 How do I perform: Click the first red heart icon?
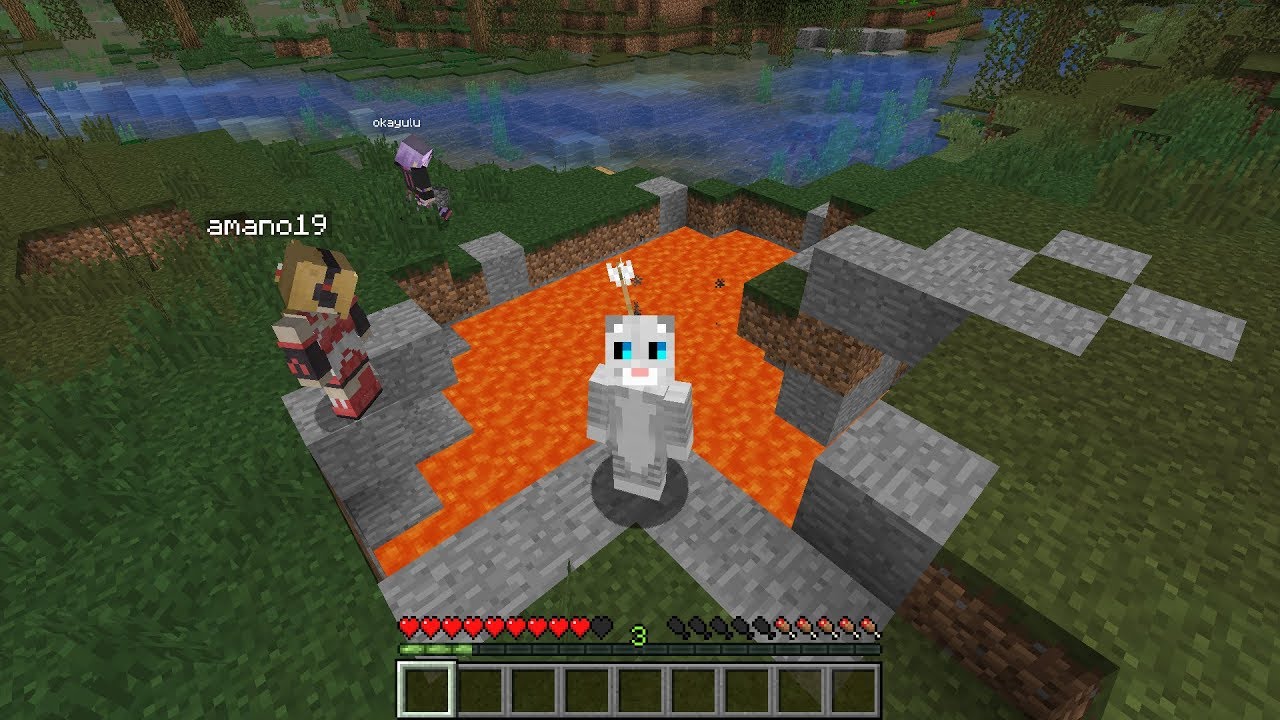[407, 628]
